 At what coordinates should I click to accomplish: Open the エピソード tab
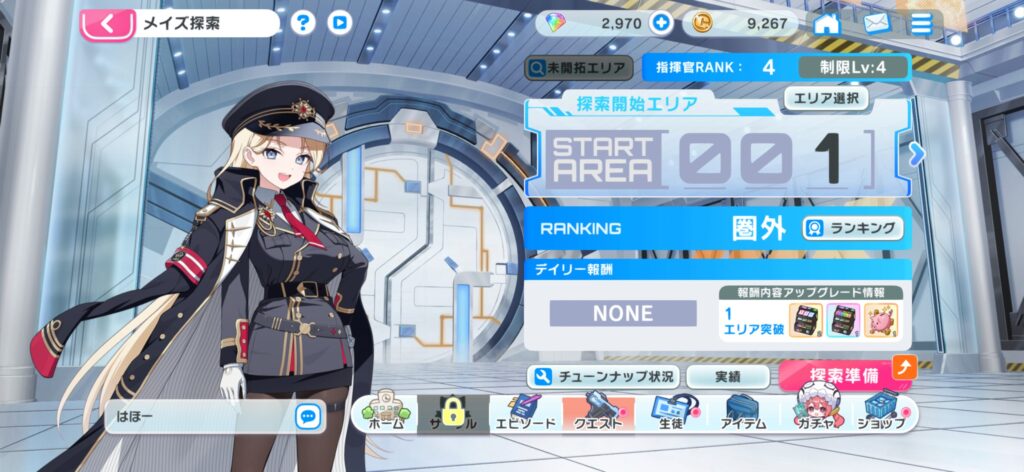point(522,414)
